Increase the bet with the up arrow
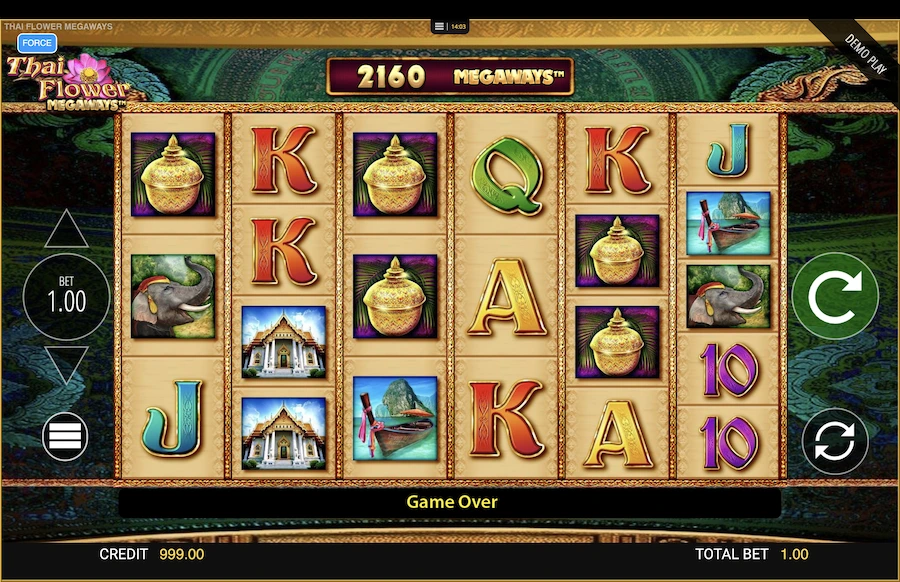 tap(66, 230)
